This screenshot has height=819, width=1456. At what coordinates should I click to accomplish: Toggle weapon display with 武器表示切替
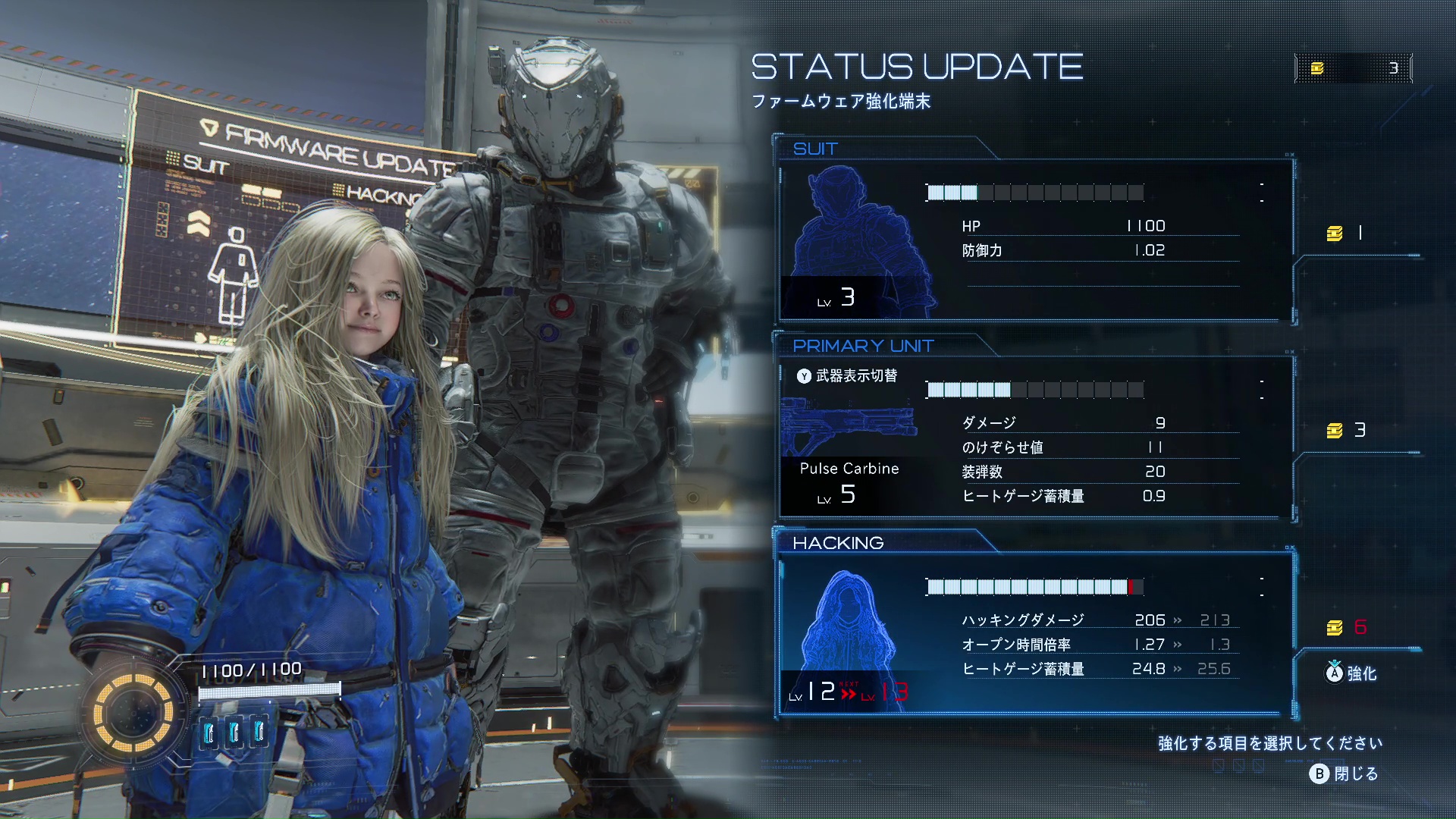point(847,376)
